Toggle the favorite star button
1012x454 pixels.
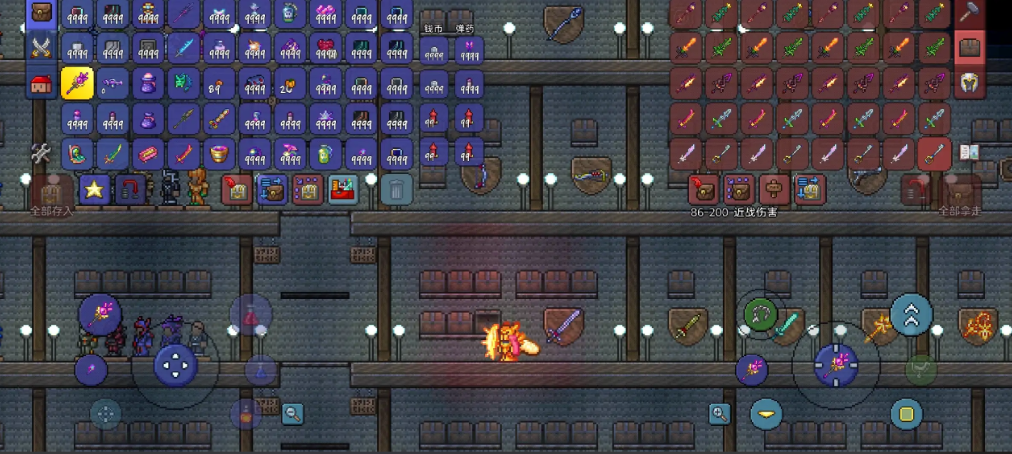[x=95, y=188]
